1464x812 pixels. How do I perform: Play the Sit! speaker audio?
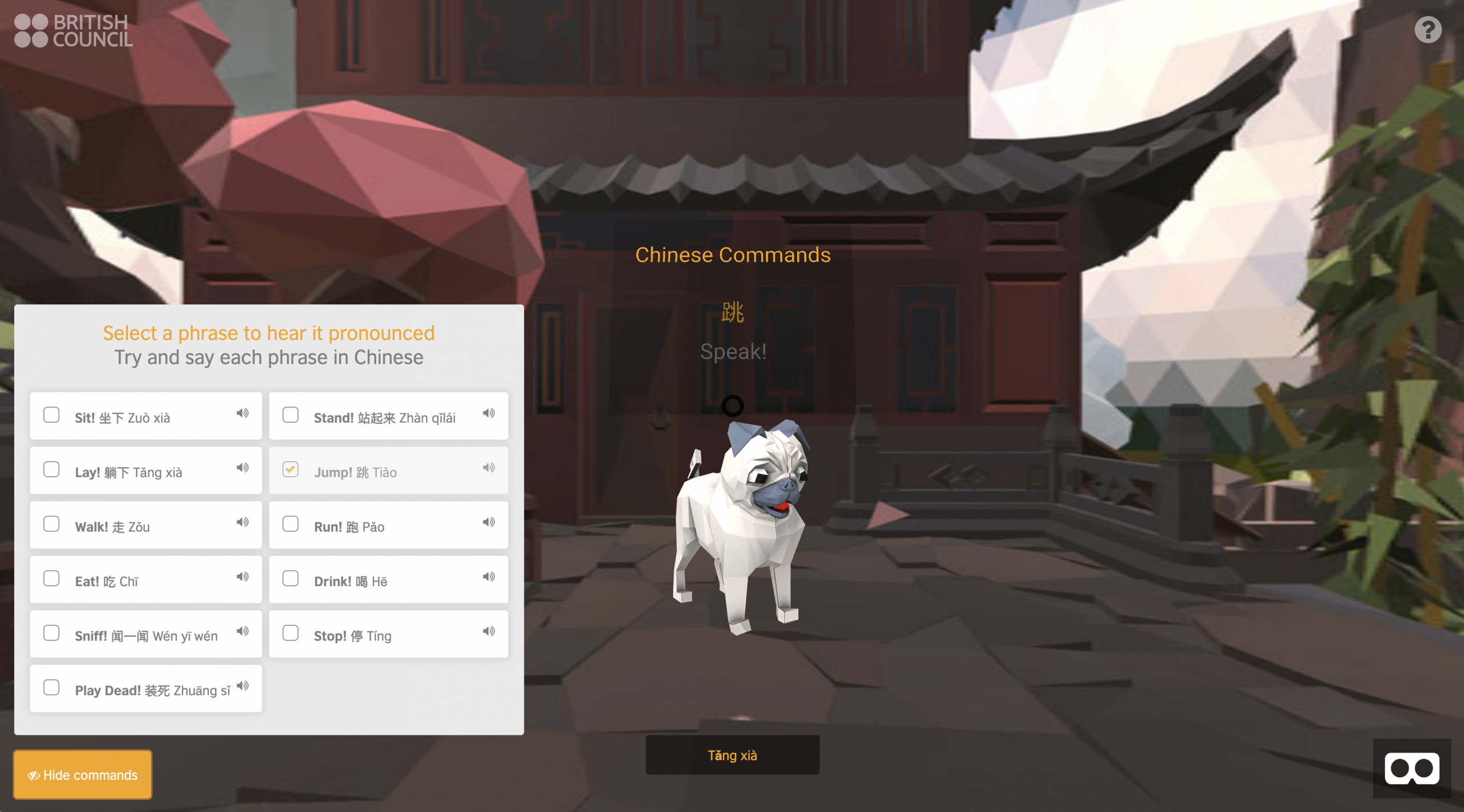tap(242, 413)
